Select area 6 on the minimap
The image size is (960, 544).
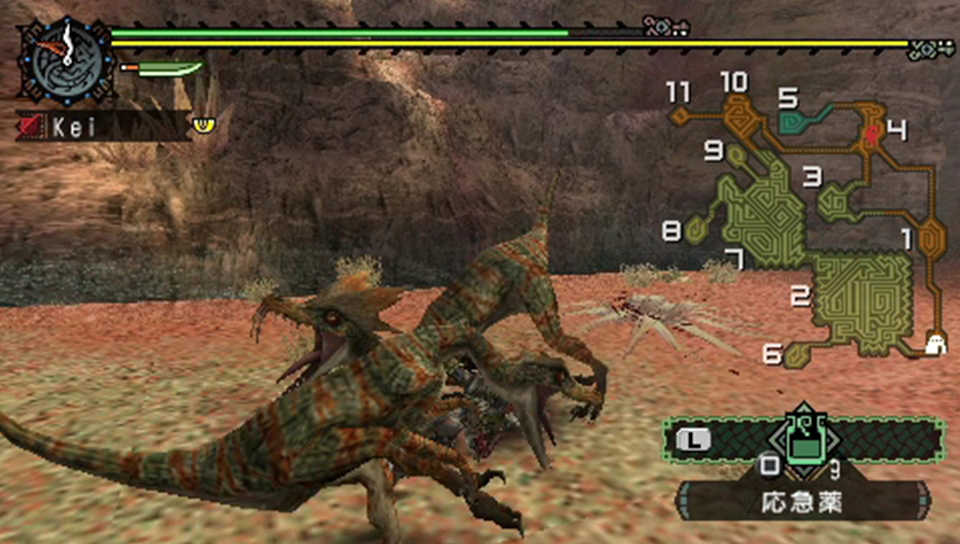(x=796, y=353)
